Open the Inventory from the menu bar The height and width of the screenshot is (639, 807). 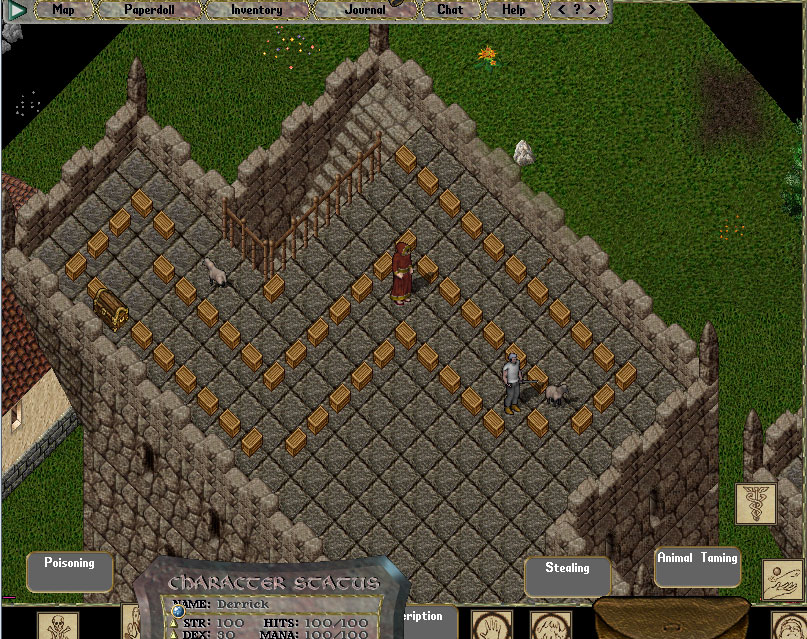[x=256, y=10]
